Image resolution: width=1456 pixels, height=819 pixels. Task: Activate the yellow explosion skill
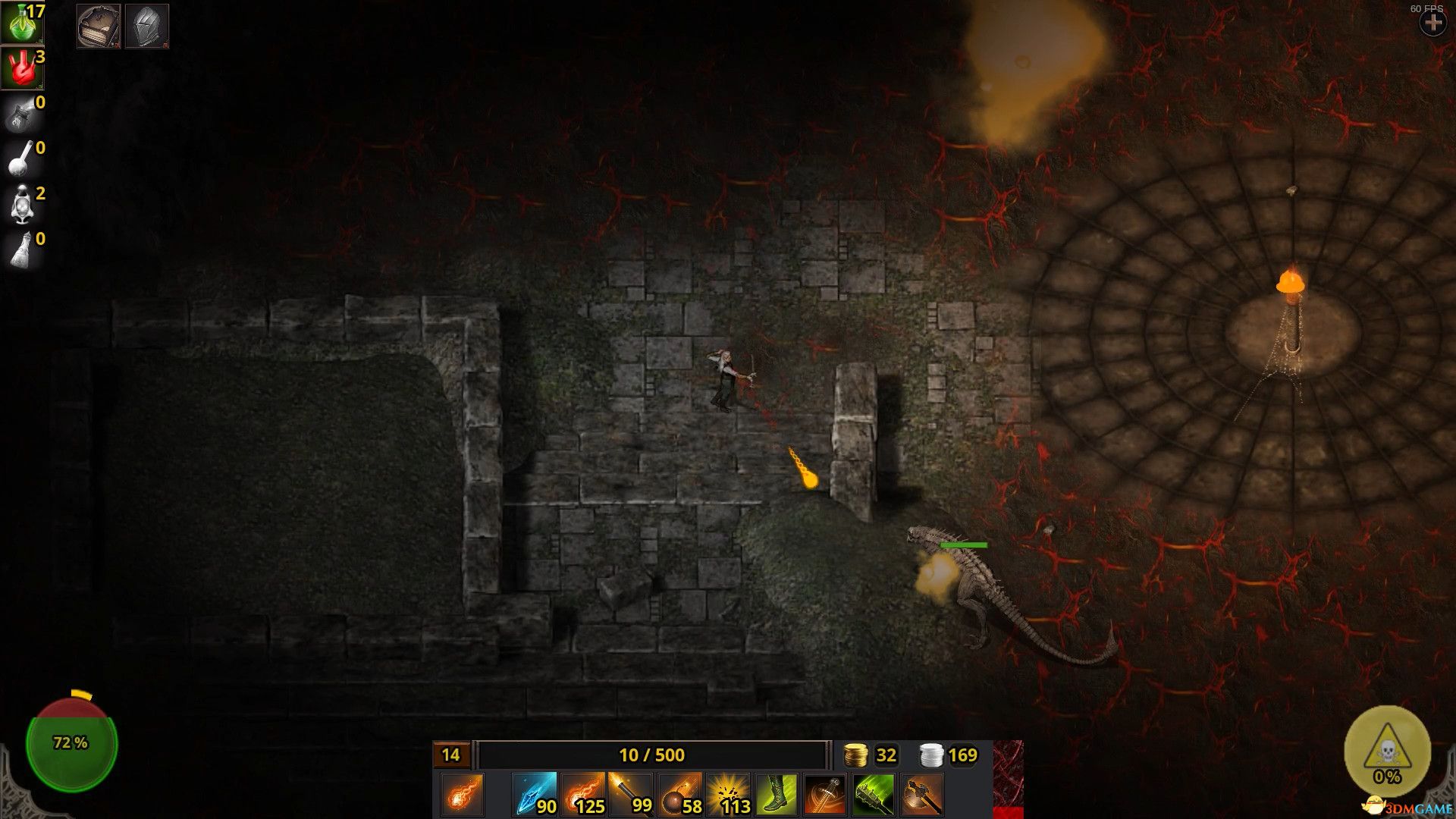pos(728,794)
